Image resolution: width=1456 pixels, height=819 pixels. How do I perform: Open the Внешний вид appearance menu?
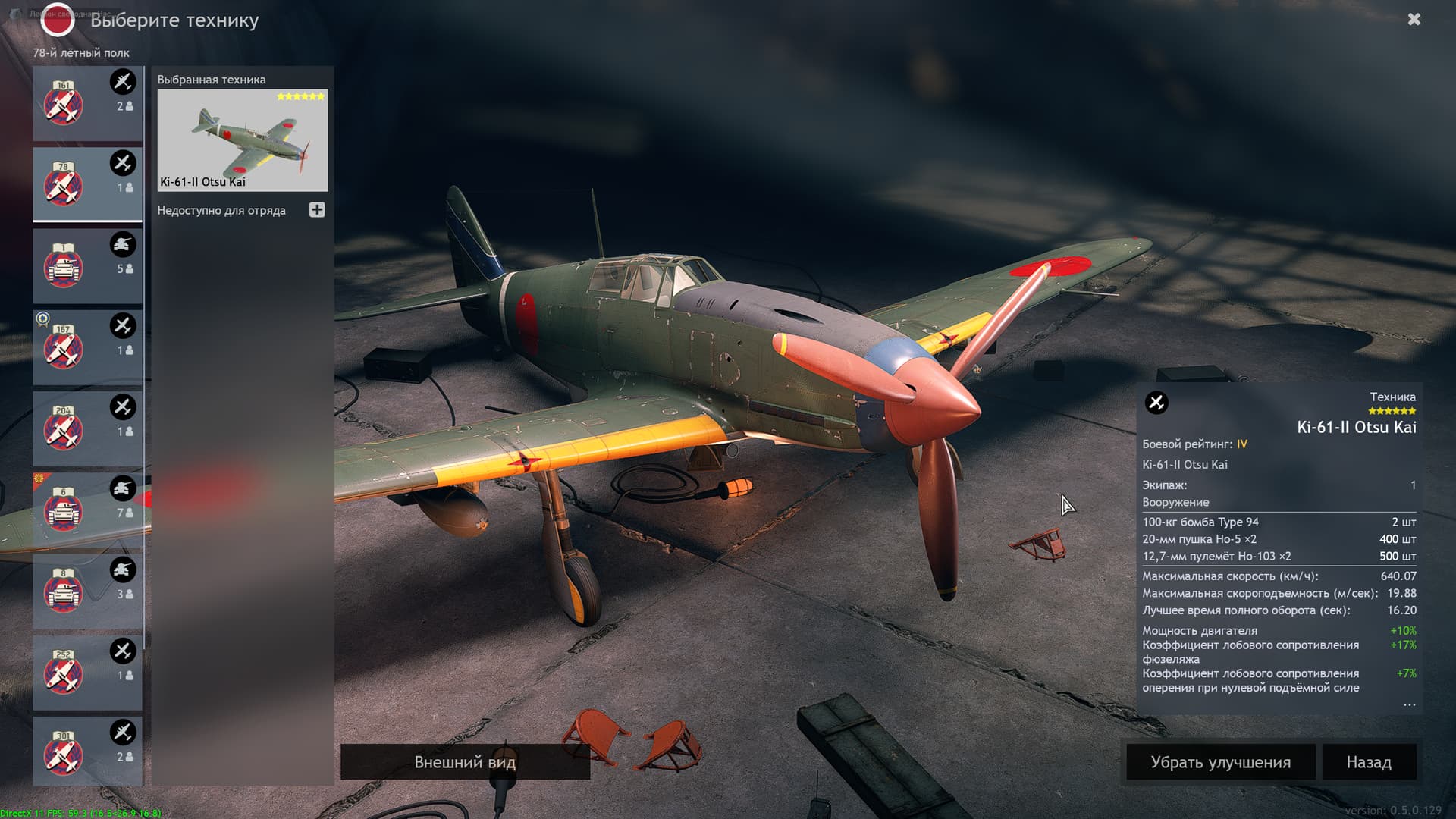point(465,761)
